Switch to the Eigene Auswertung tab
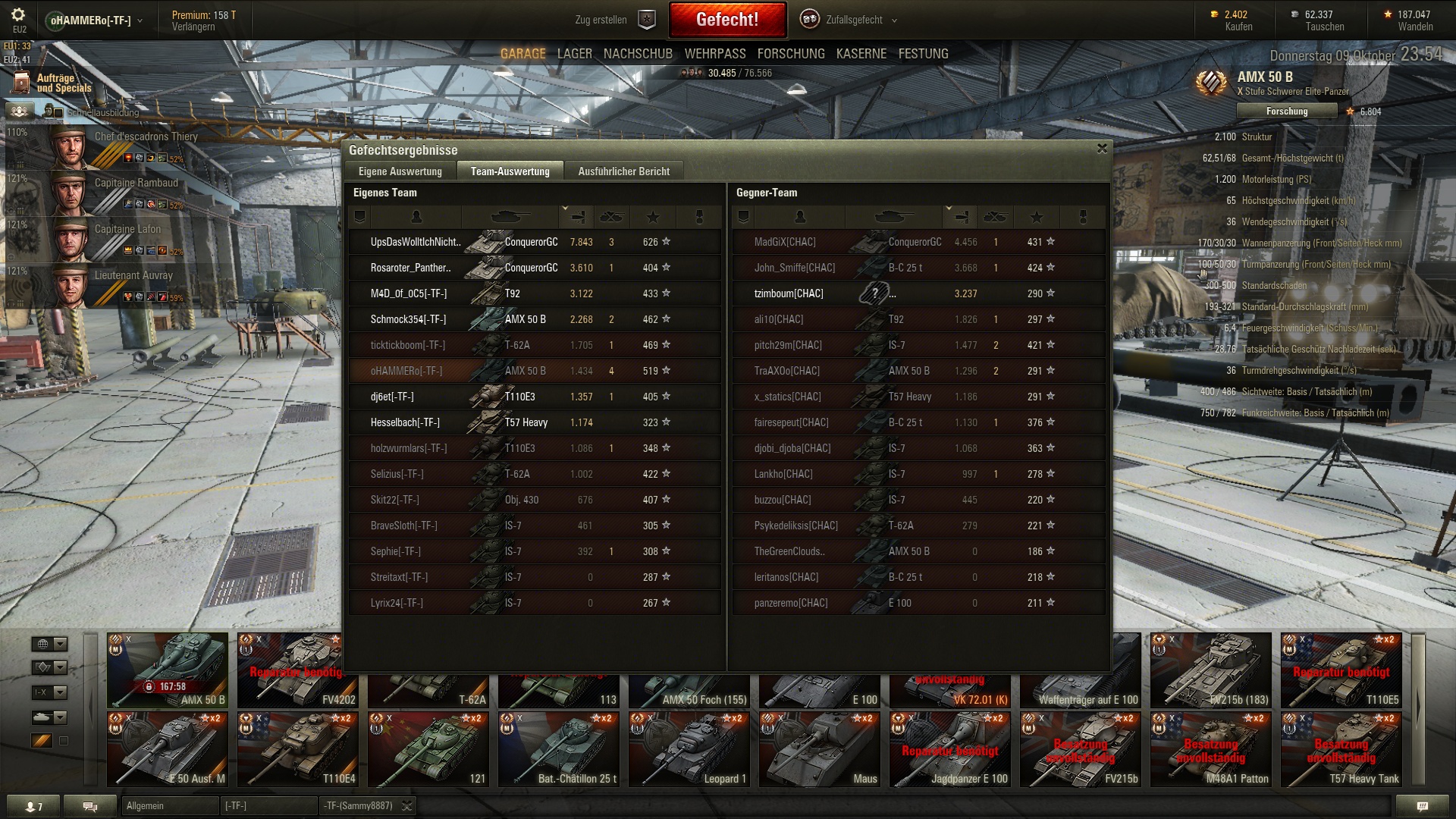The height and width of the screenshot is (819, 1456). pos(400,171)
